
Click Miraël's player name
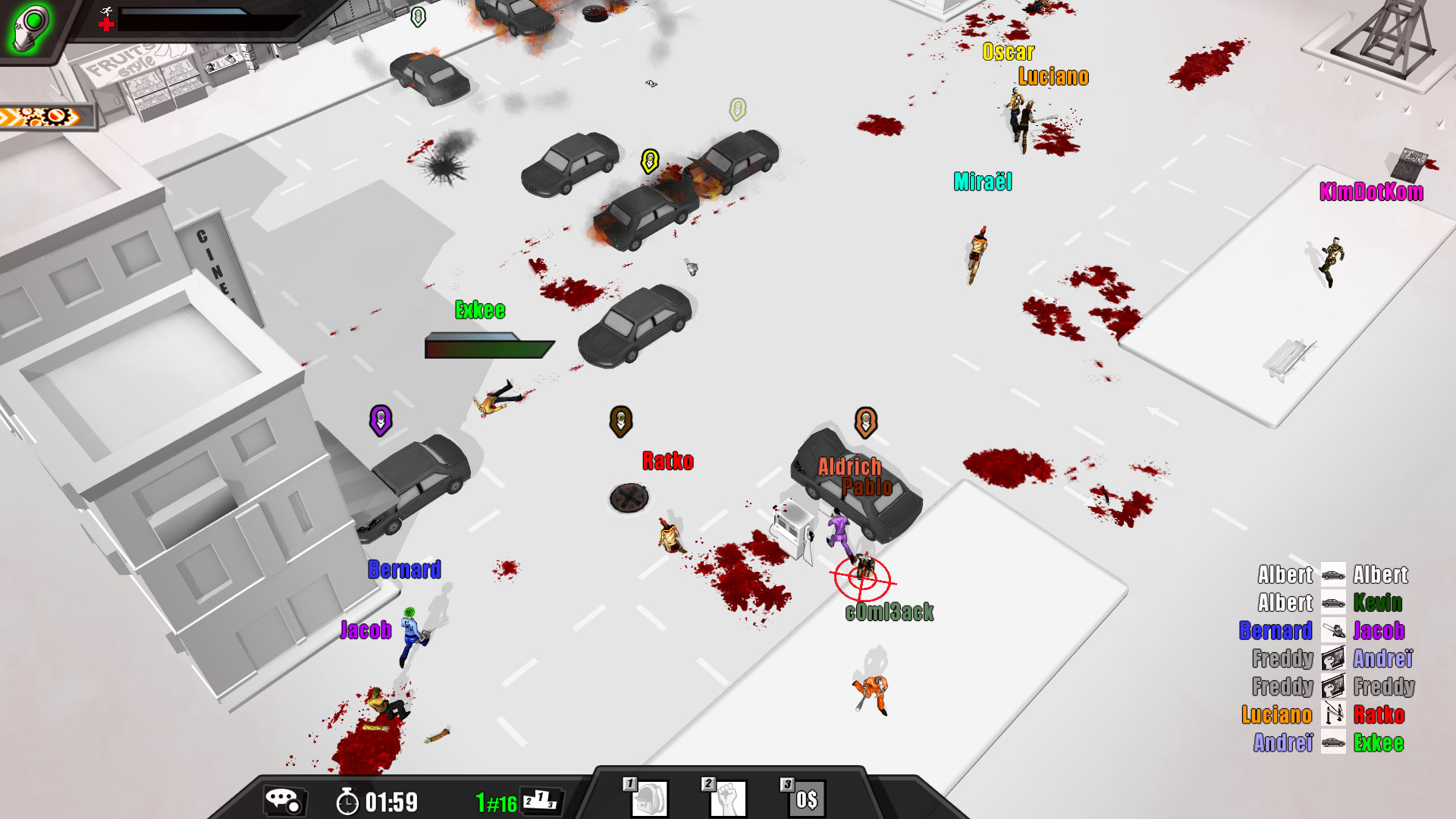pyautogui.click(x=984, y=182)
